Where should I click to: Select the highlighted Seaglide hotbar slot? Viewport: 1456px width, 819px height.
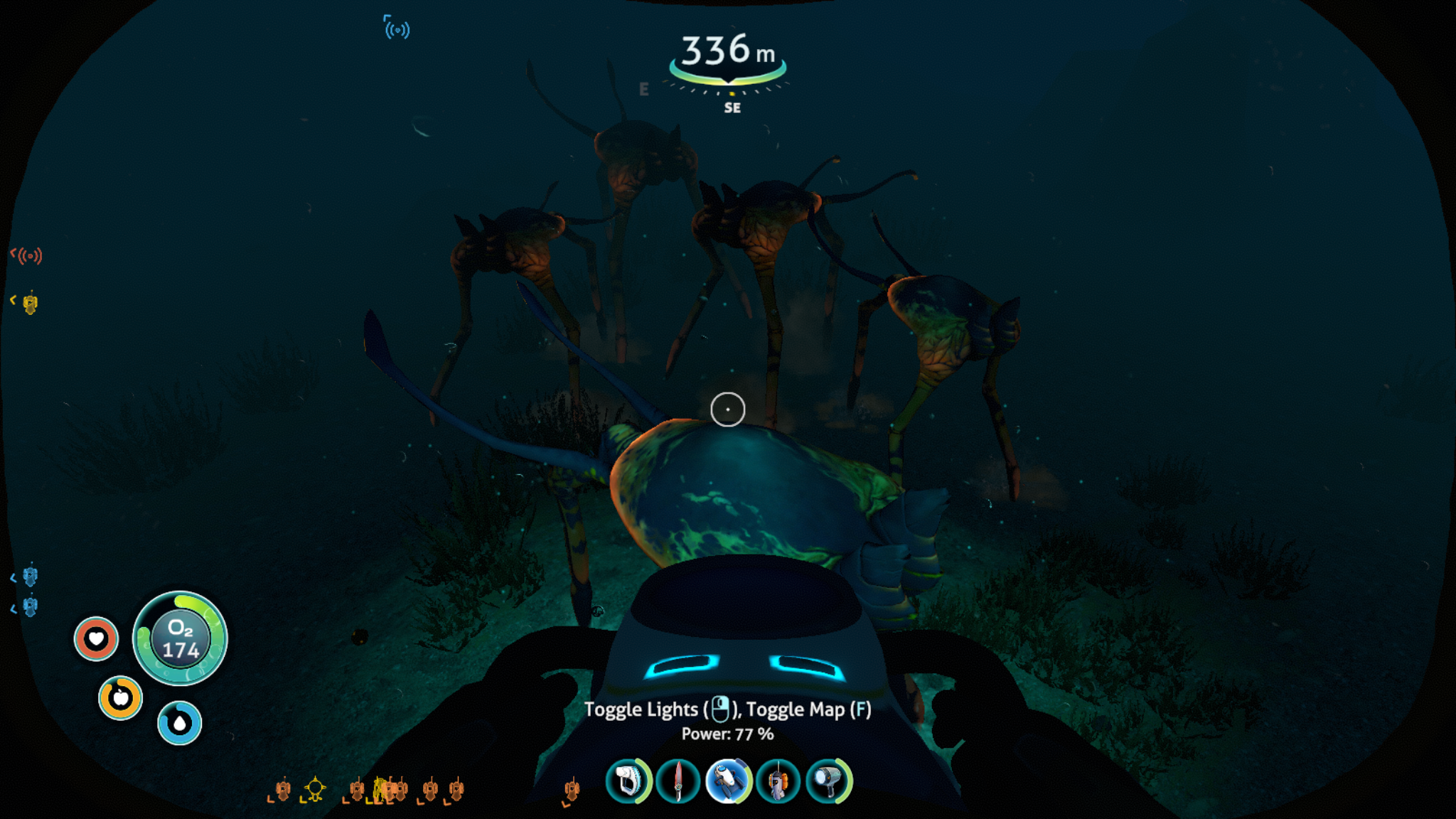click(728, 781)
